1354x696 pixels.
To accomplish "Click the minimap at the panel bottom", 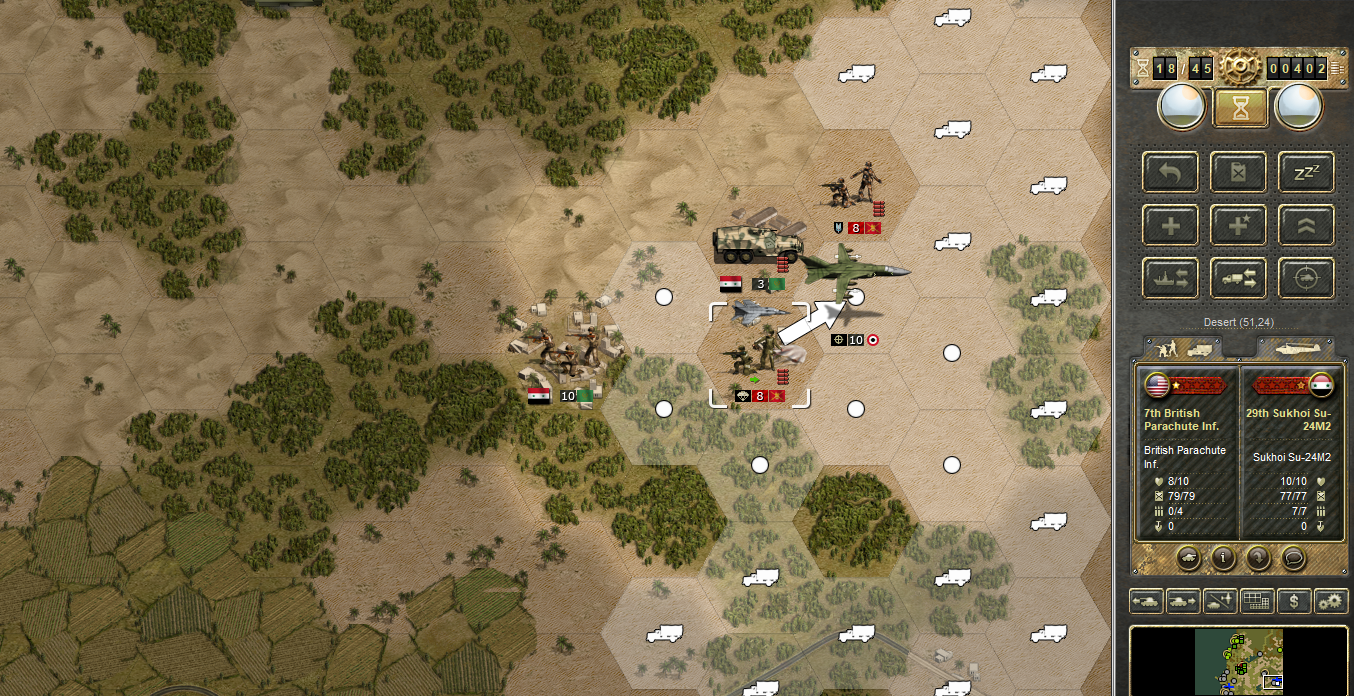I will [x=1239, y=660].
